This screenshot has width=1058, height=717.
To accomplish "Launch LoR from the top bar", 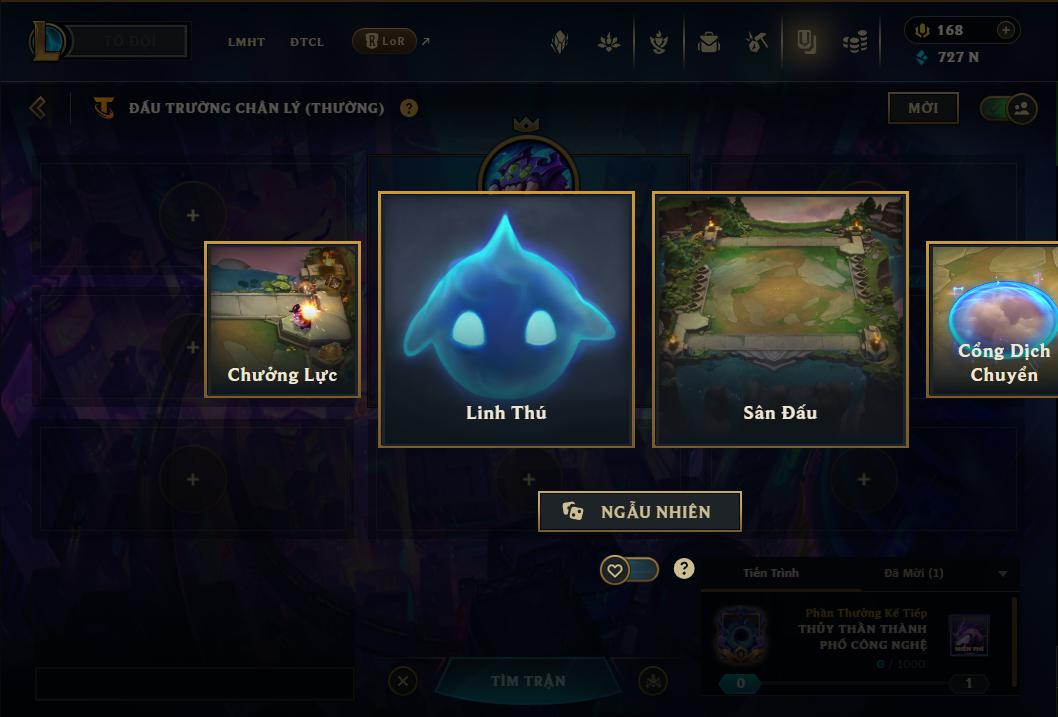I will point(385,41).
